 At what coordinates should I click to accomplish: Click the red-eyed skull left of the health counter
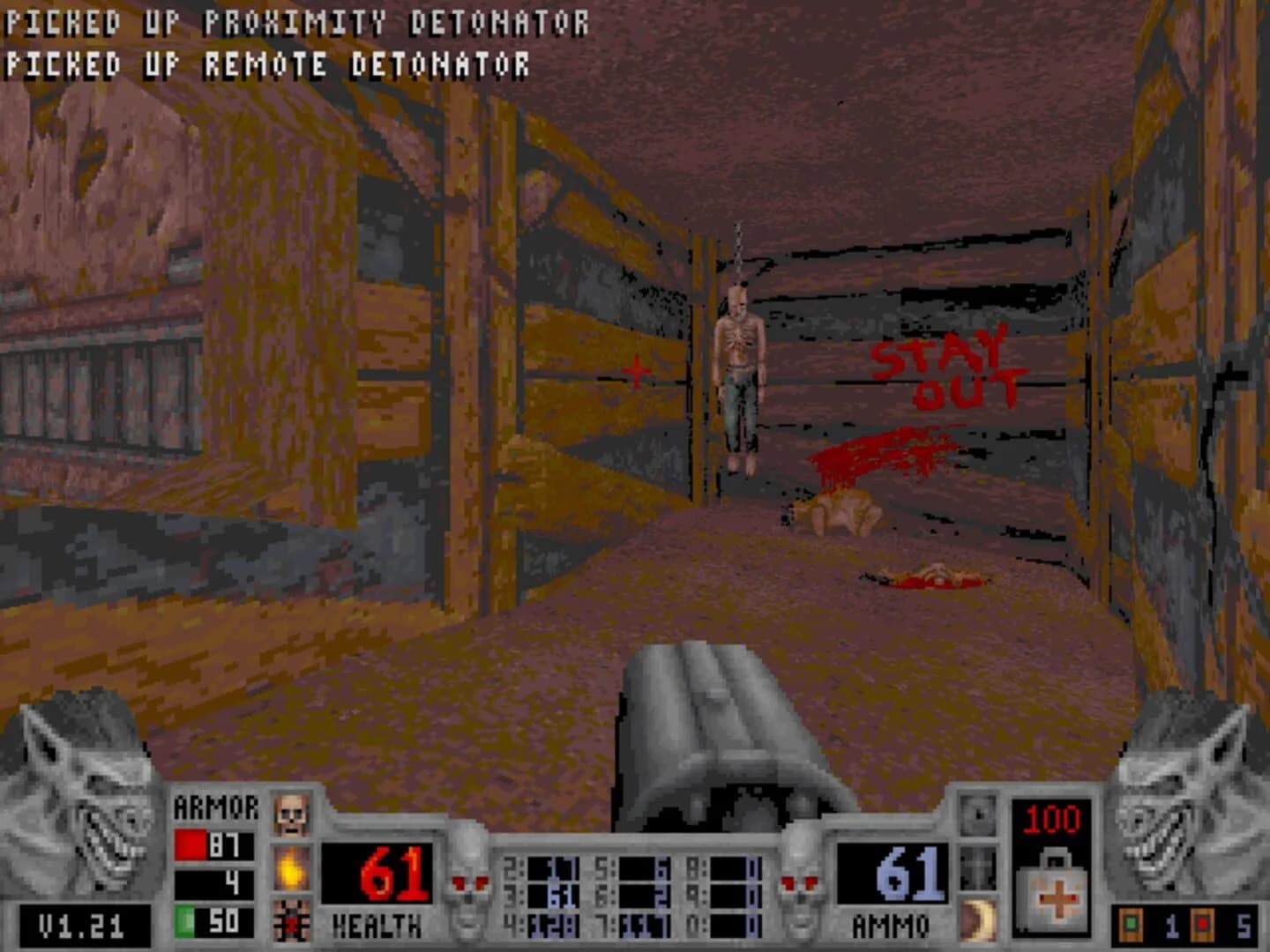click(x=469, y=882)
